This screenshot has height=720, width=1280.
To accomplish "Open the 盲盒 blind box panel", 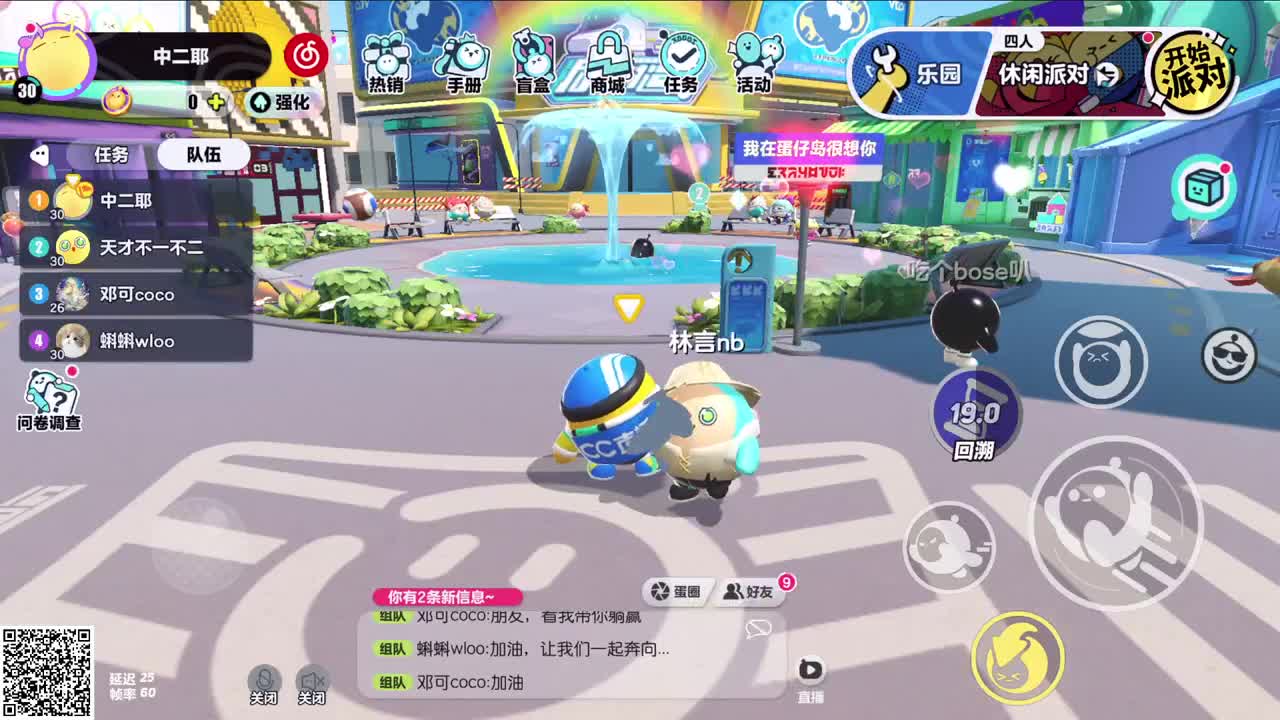I will 530,58.
